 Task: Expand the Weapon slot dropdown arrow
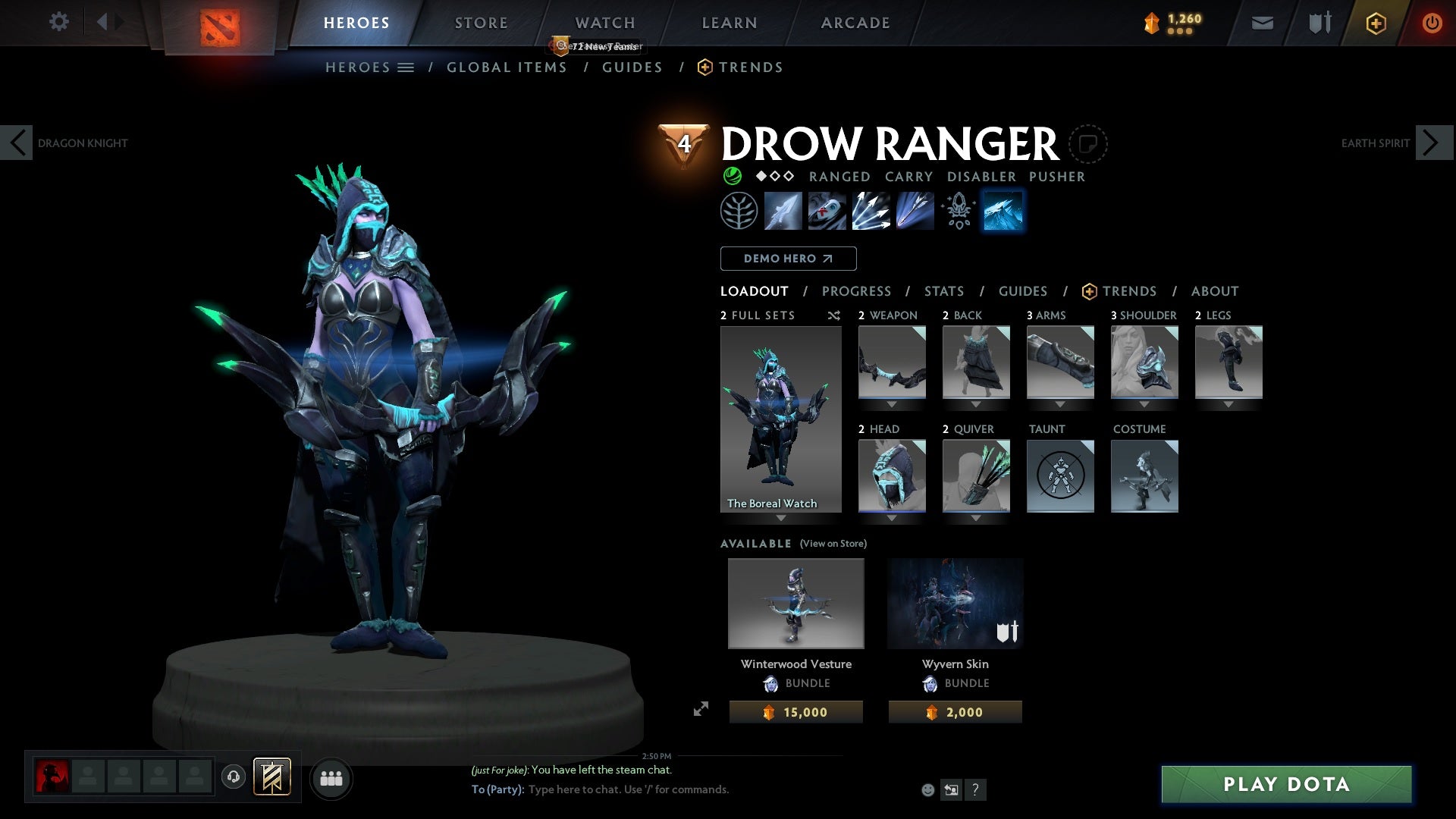892,404
